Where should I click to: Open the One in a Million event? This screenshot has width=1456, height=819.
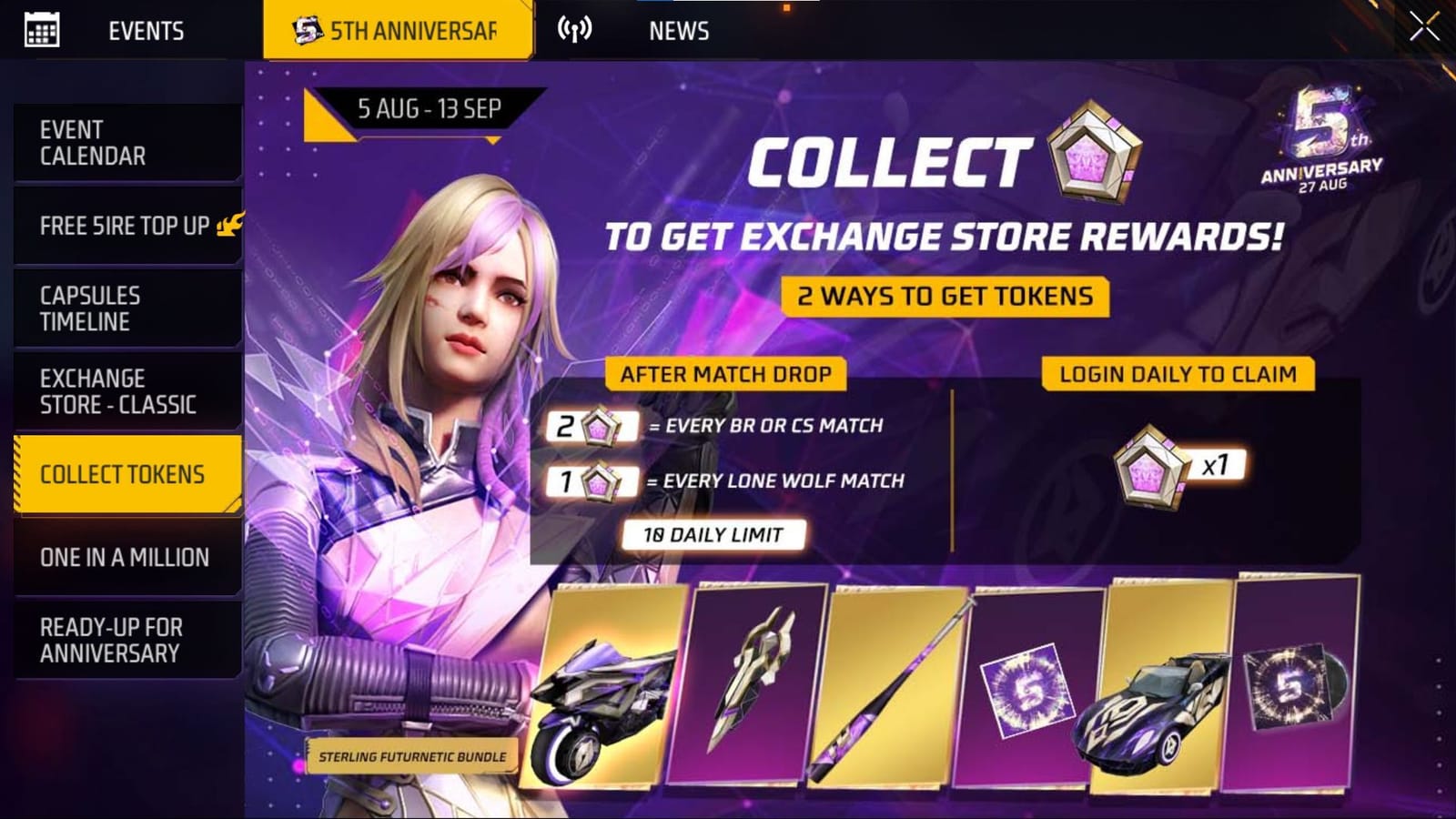pyautogui.click(x=122, y=556)
